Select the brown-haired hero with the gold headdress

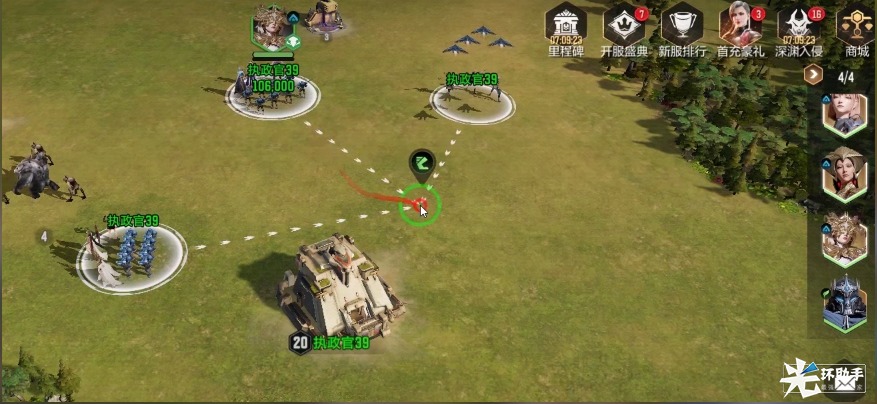(844, 177)
